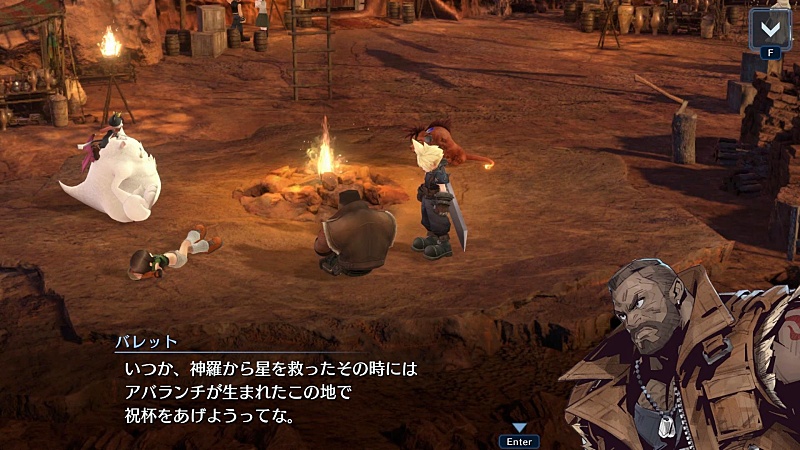Advance dialogue with the blue triangle arrow
The width and height of the screenshot is (800, 450).
coord(519,427)
